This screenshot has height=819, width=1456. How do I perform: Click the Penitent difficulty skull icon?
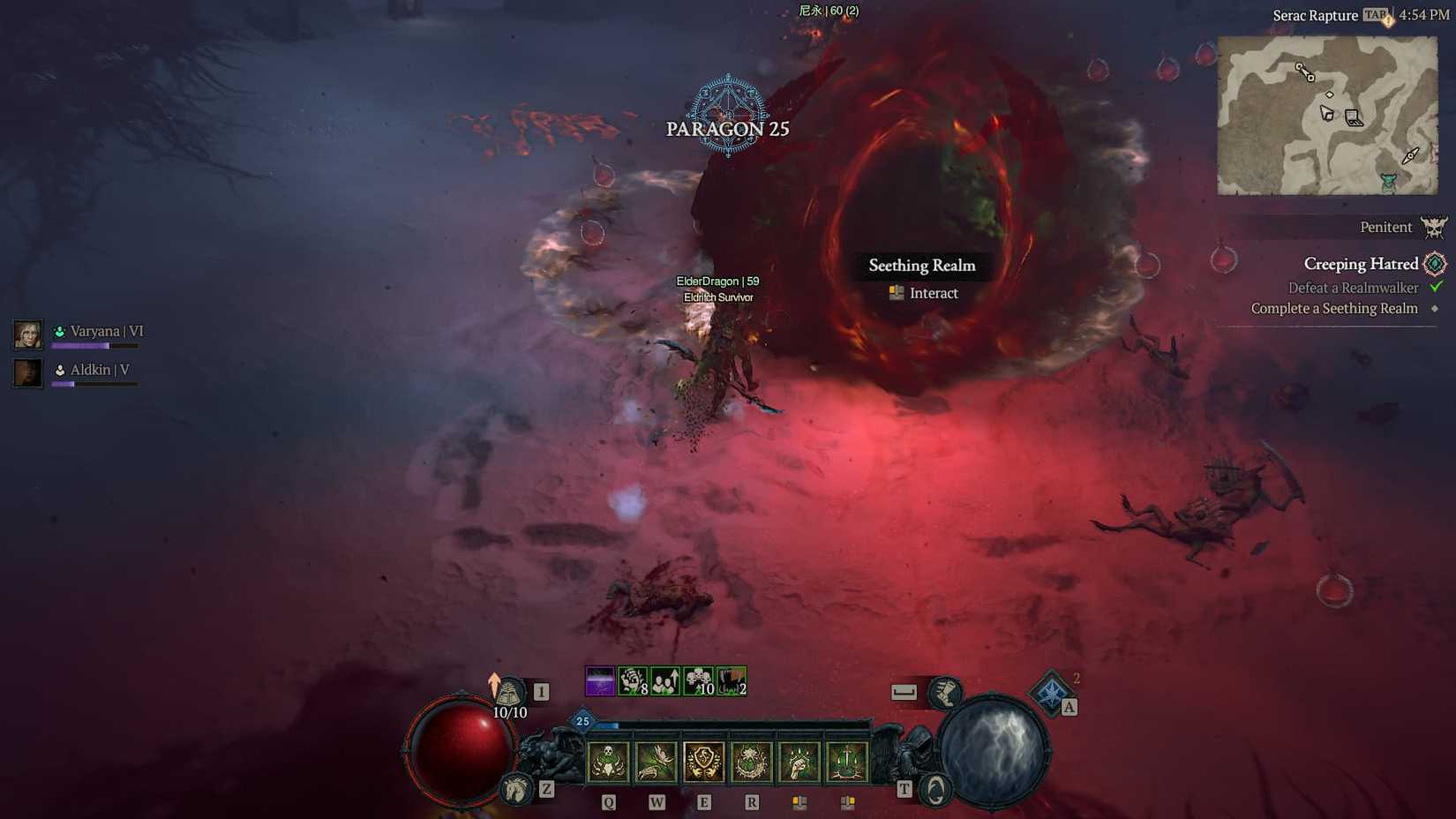[1433, 228]
